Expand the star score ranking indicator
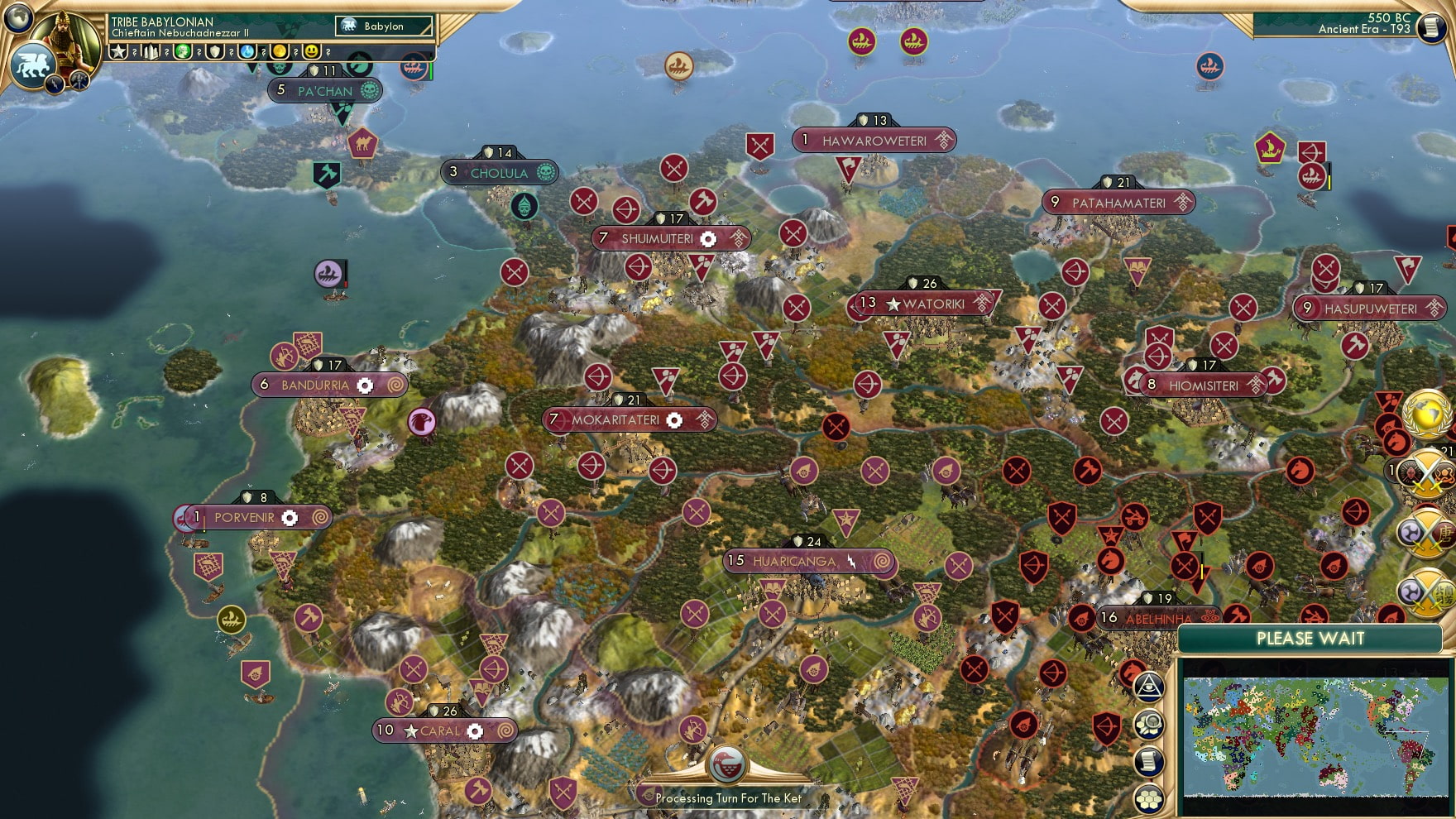This screenshot has width=1456, height=819. (x=119, y=53)
